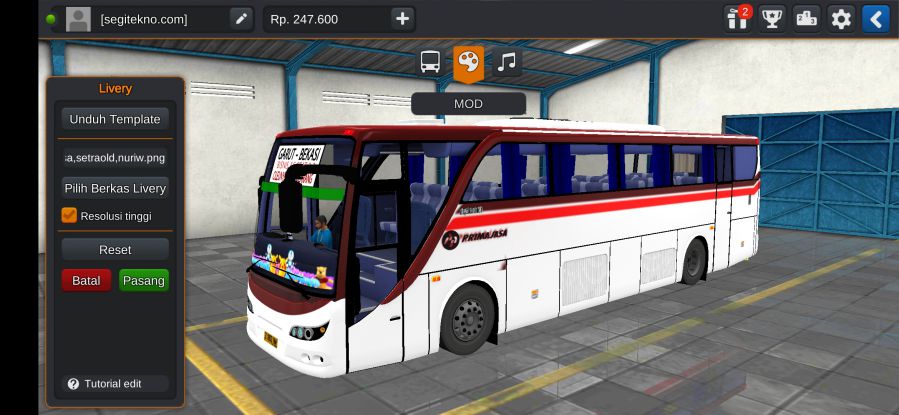Apply livery with the green Pasang button
The height and width of the screenshot is (415, 899).
point(143,280)
